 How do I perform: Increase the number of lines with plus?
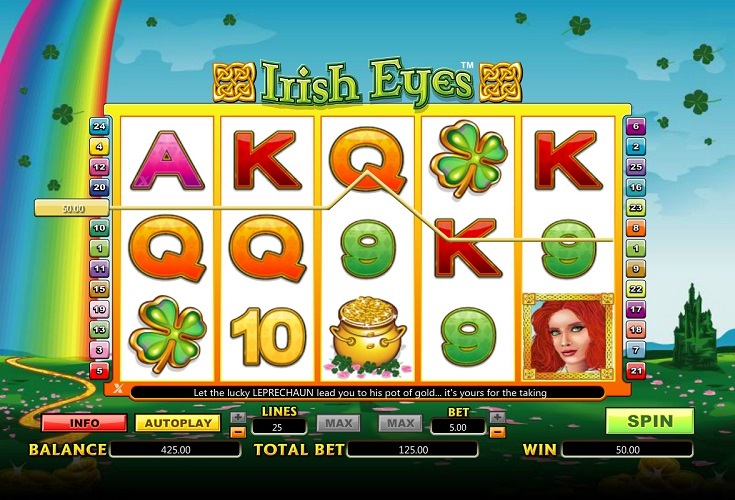237,417
